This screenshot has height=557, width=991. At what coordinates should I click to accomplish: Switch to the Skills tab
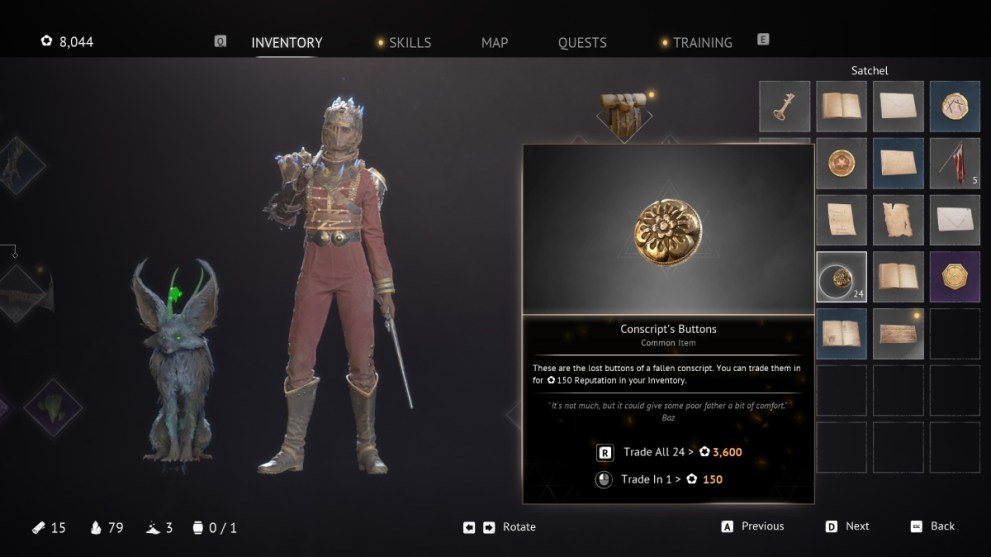point(409,43)
